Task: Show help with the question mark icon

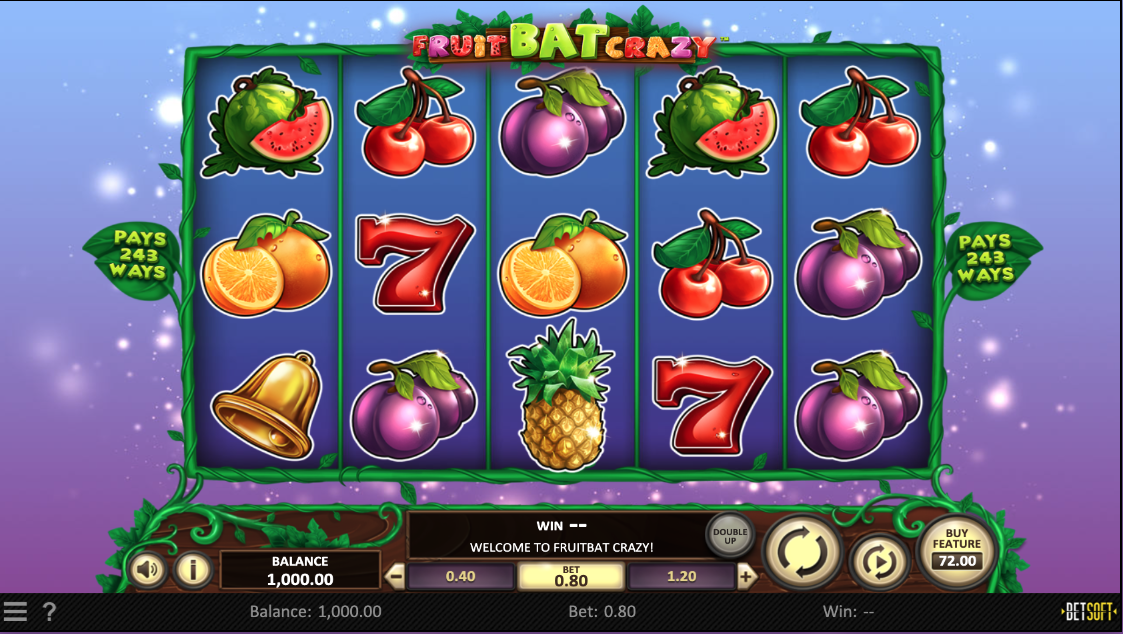Action: (49, 611)
